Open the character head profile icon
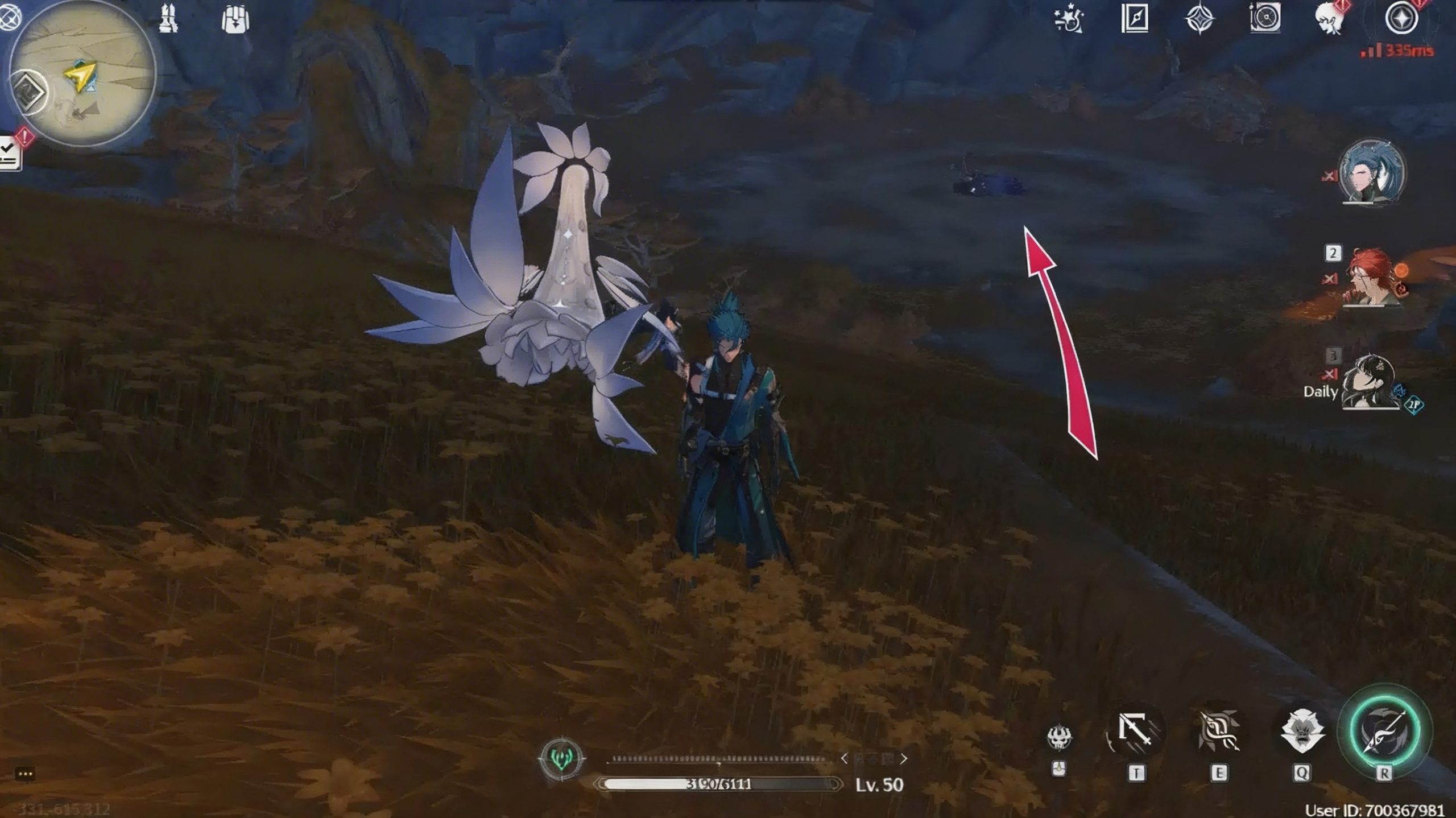This screenshot has width=1456, height=818. pos(1330,19)
